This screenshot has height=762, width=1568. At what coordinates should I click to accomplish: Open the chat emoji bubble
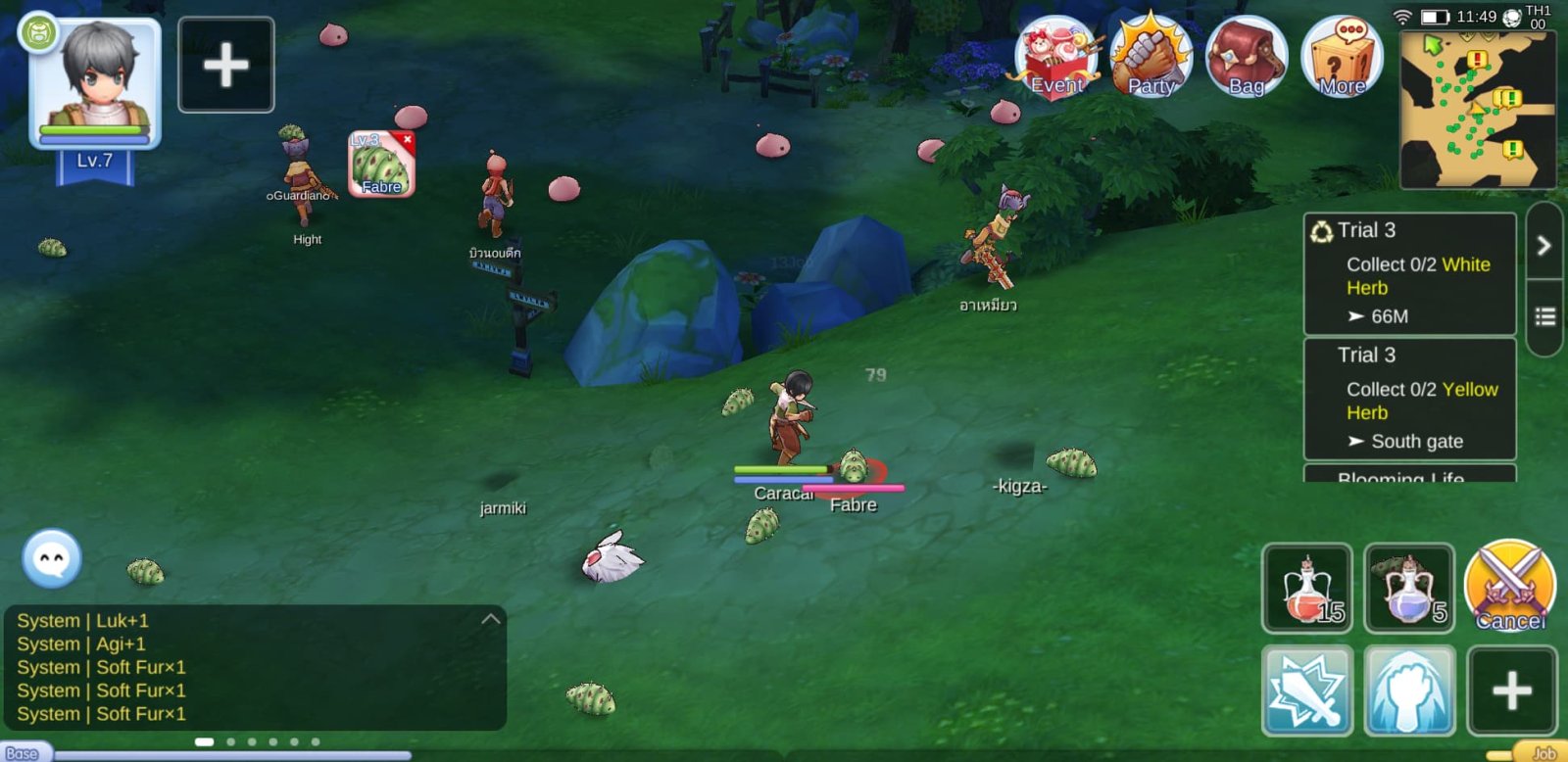(52, 559)
